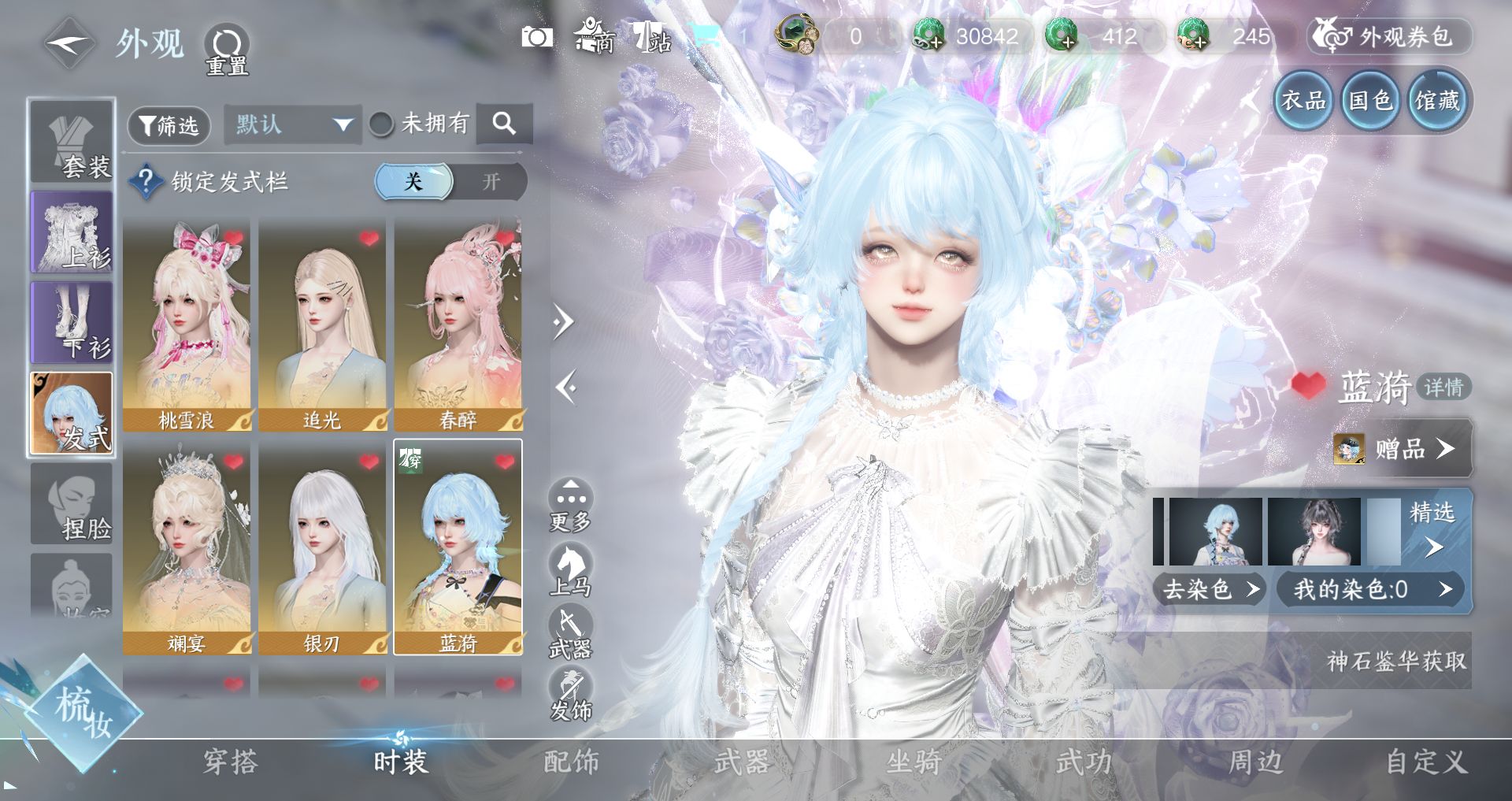Viewport: 1512px width, 801px height.
Task: Open 去染色 dye removal option
Action: point(1209,589)
